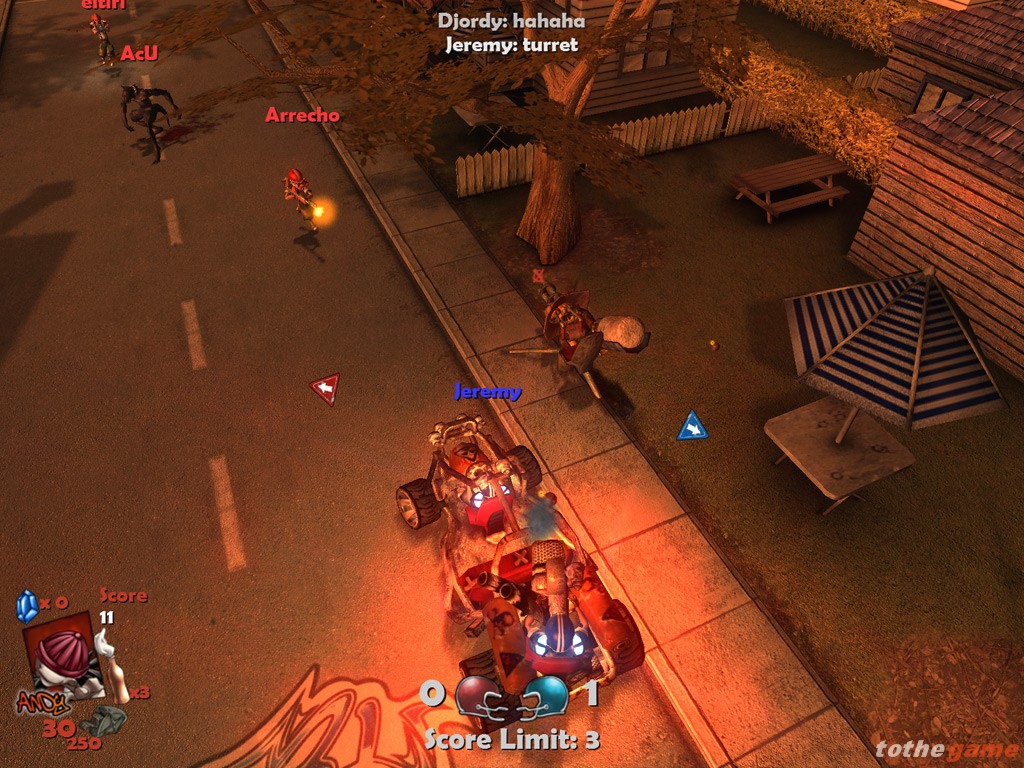Viewport: 1024px width, 768px height.
Task: Click the blue triangle direction marker
Action: (692, 427)
